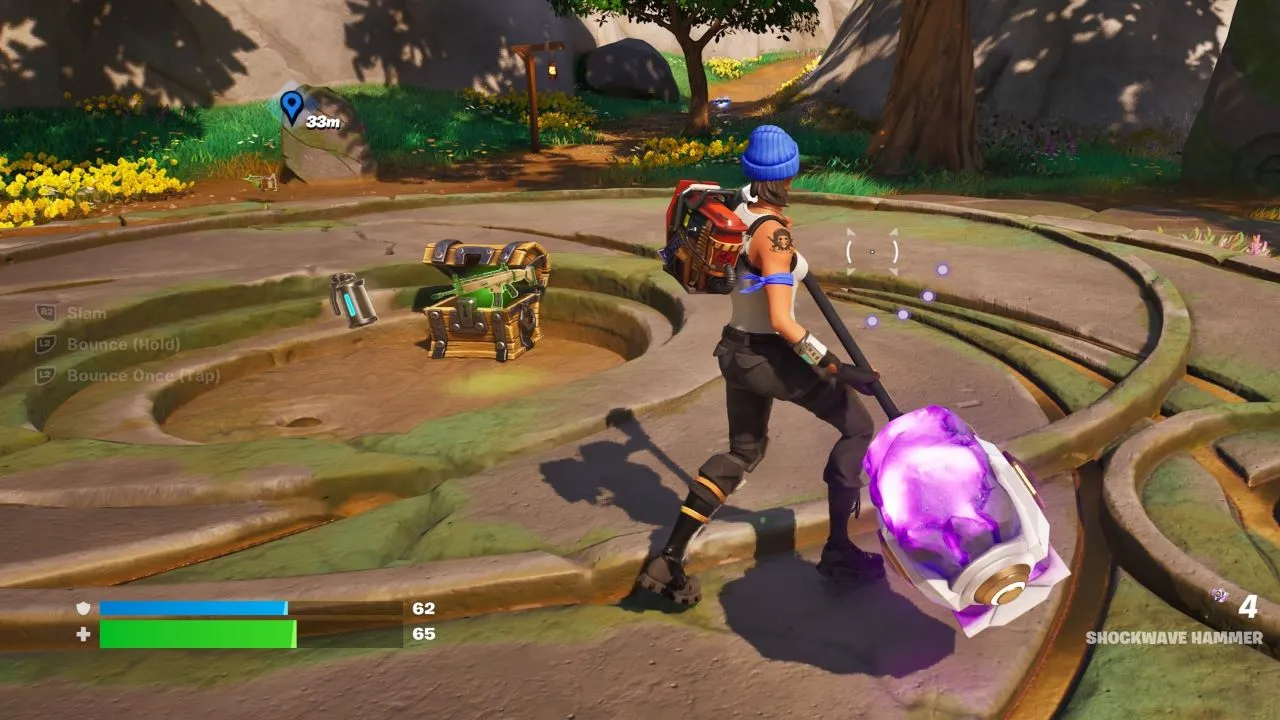Click the R2 Slam button icon
Viewport: 1280px width, 720px height.
pyautogui.click(x=45, y=310)
